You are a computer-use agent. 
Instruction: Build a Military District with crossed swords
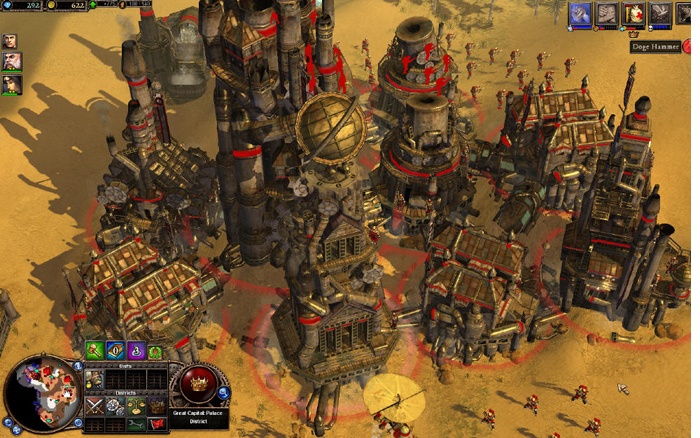tap(95, 405)
